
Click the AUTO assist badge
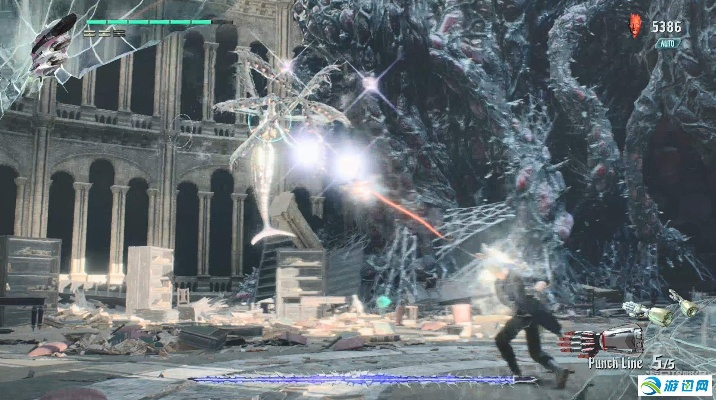667,45
